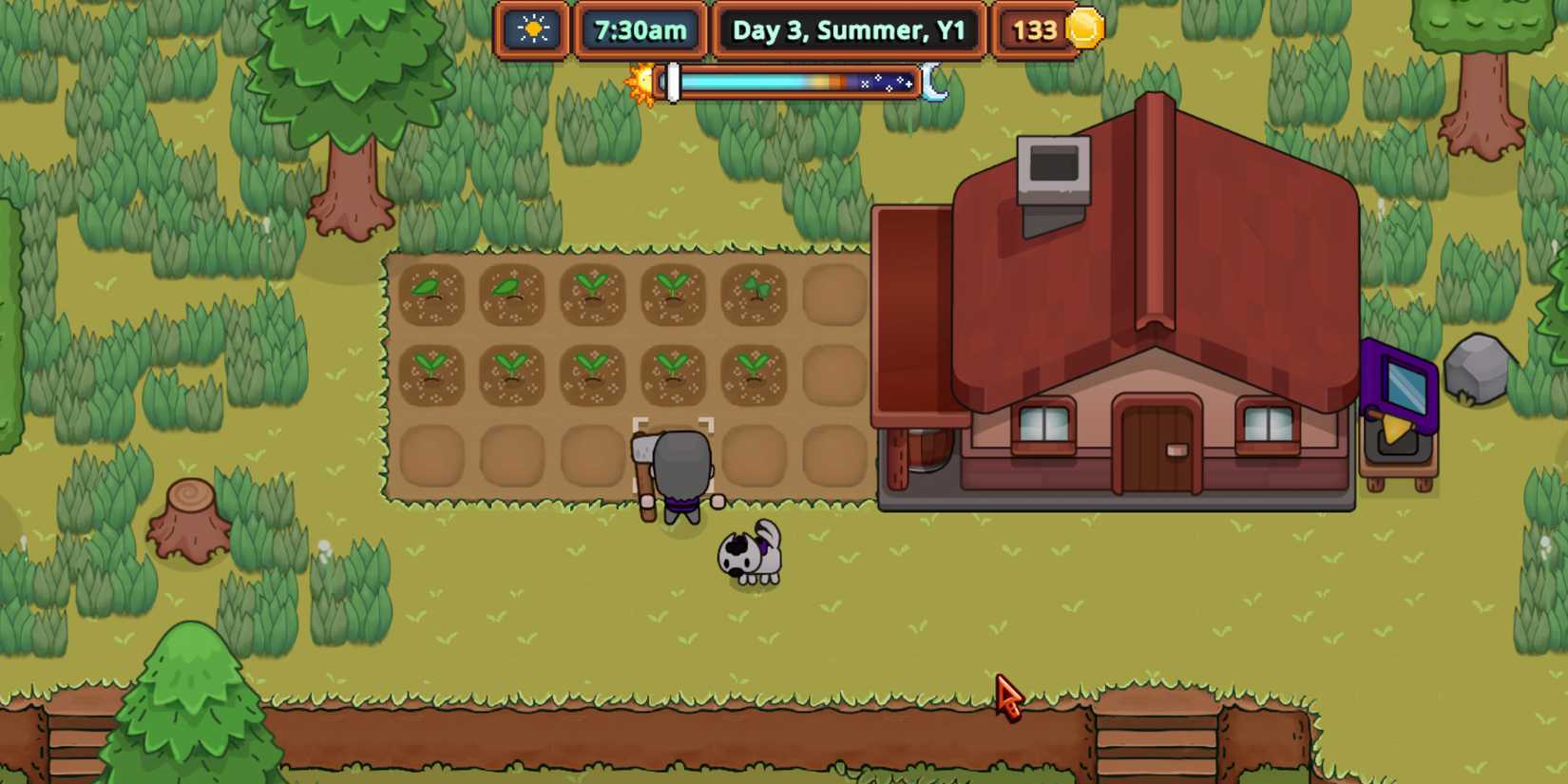Click the highlighted soil tile under the farmer
Viewport: 1568px width, 784px height.
point(675,454)
